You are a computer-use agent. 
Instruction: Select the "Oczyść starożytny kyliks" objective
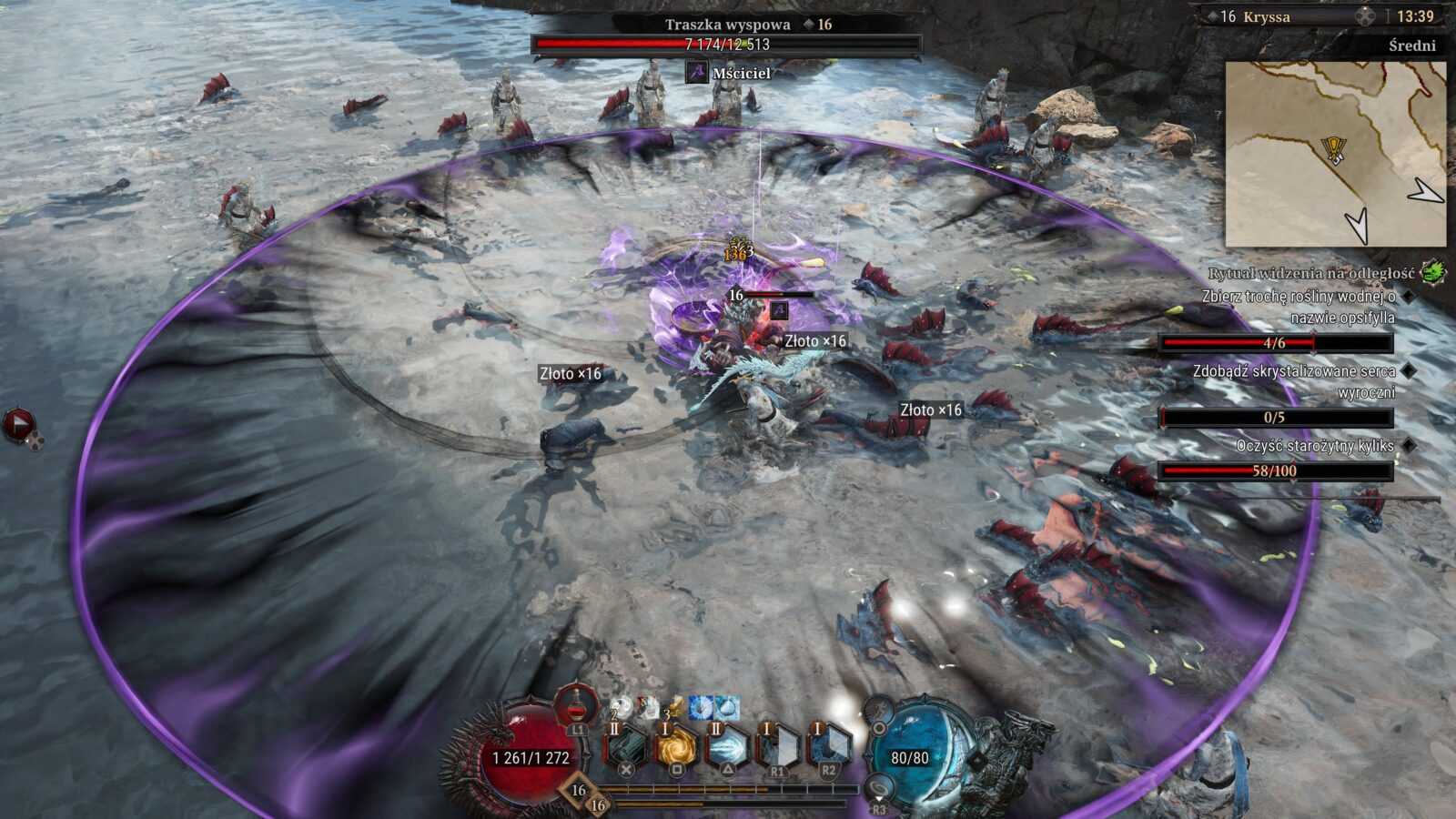click(1314, 446)
